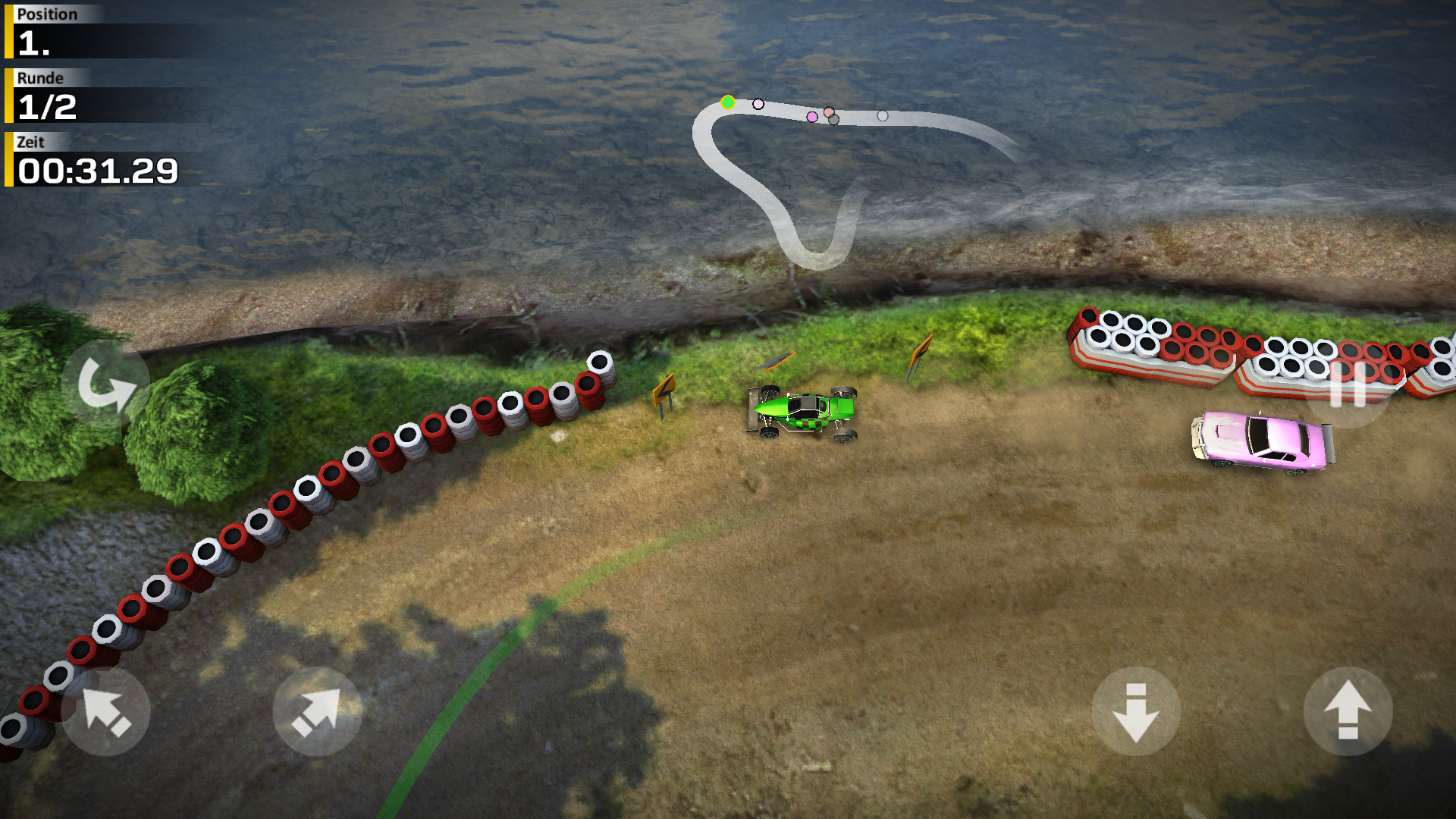
Task: Reset car with the curved arrow button
Action: point(105,384)
